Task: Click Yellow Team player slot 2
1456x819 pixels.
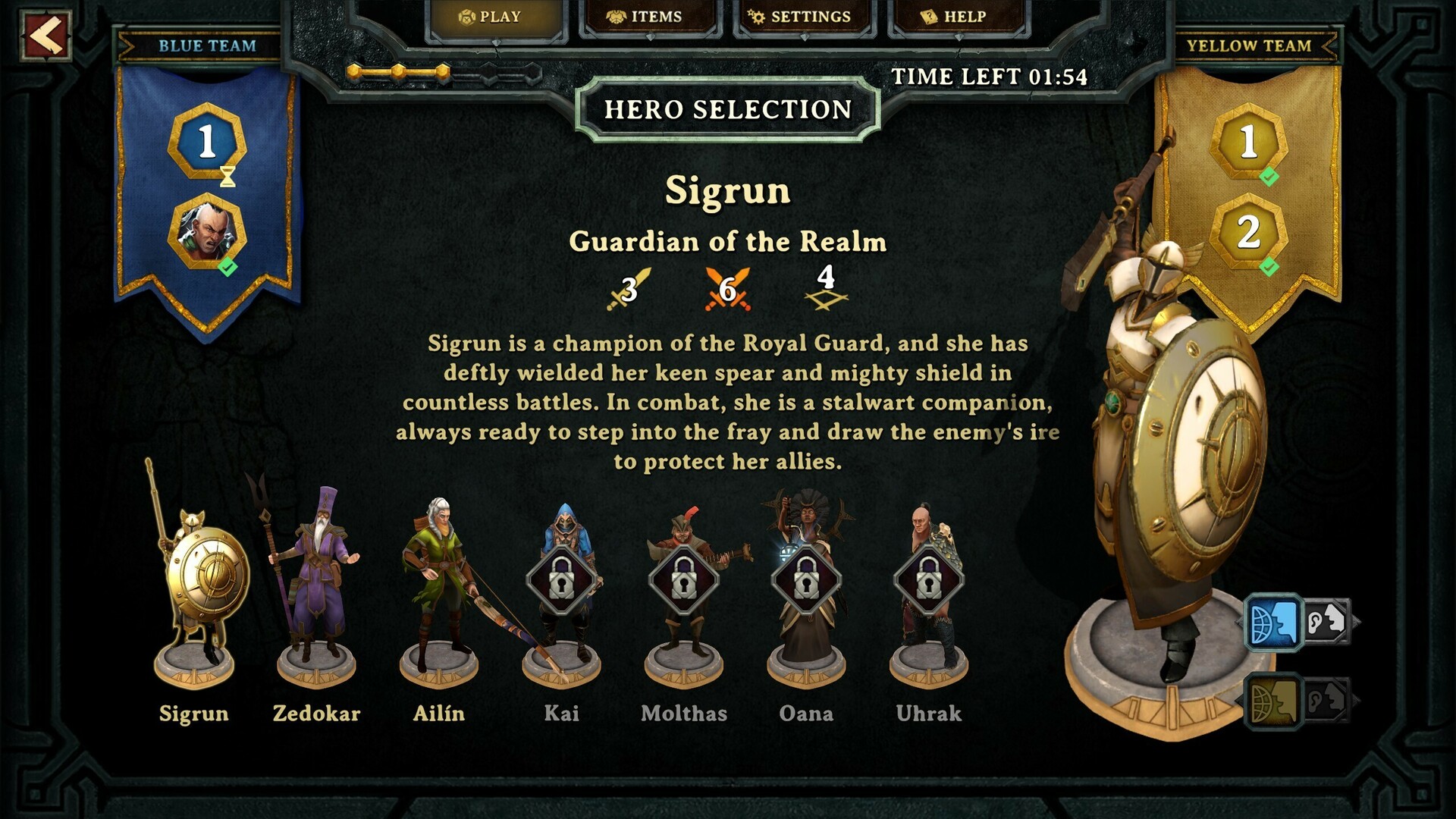Action: 1248,231
